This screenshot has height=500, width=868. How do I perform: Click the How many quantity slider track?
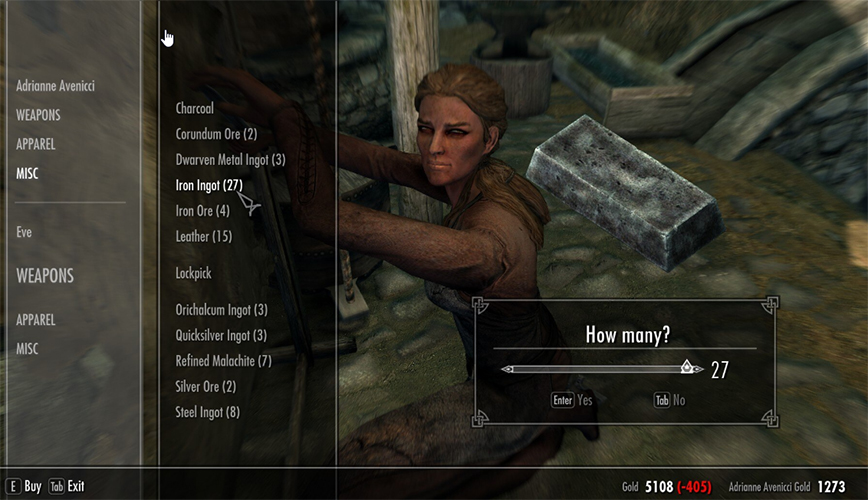(600, 369)
